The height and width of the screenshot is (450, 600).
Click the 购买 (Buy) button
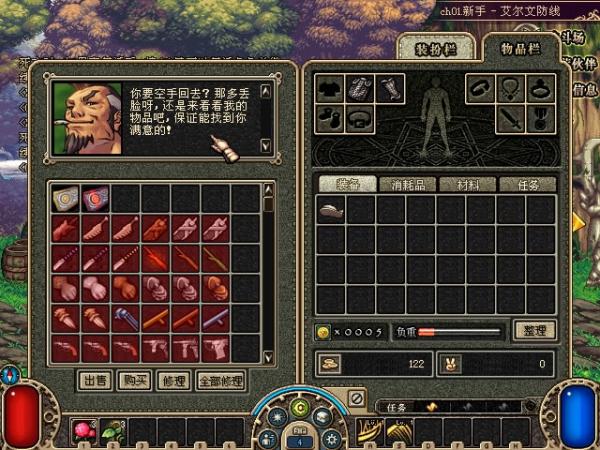(131, 380)
